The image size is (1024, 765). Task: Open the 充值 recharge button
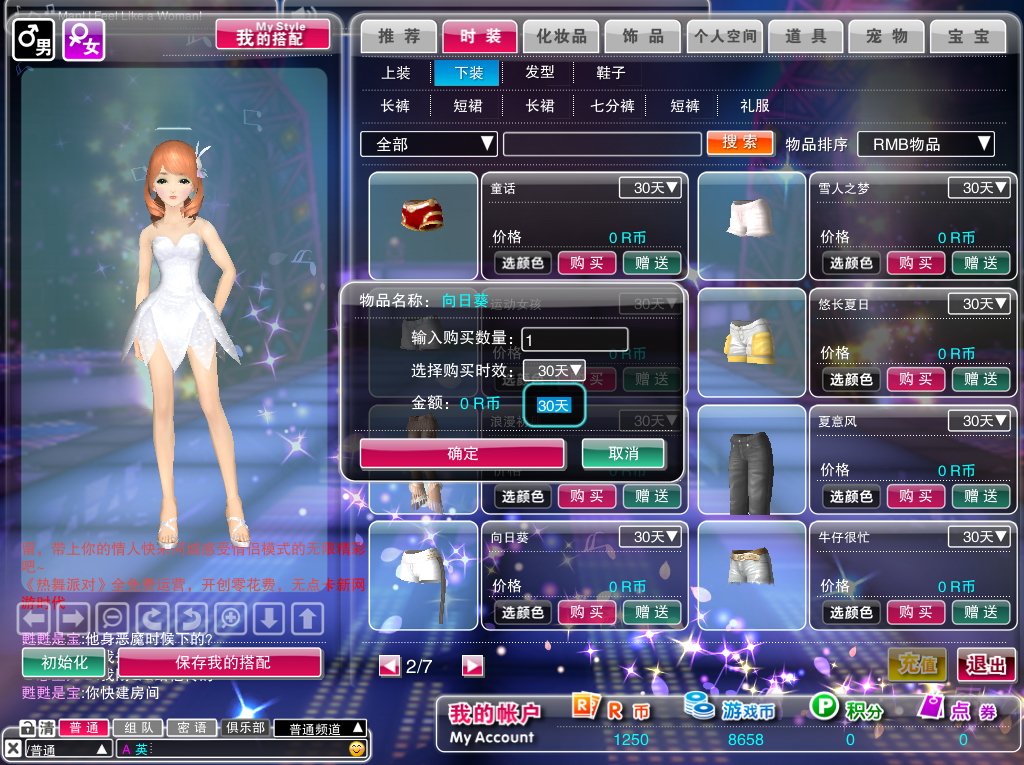tap(917, 664)
